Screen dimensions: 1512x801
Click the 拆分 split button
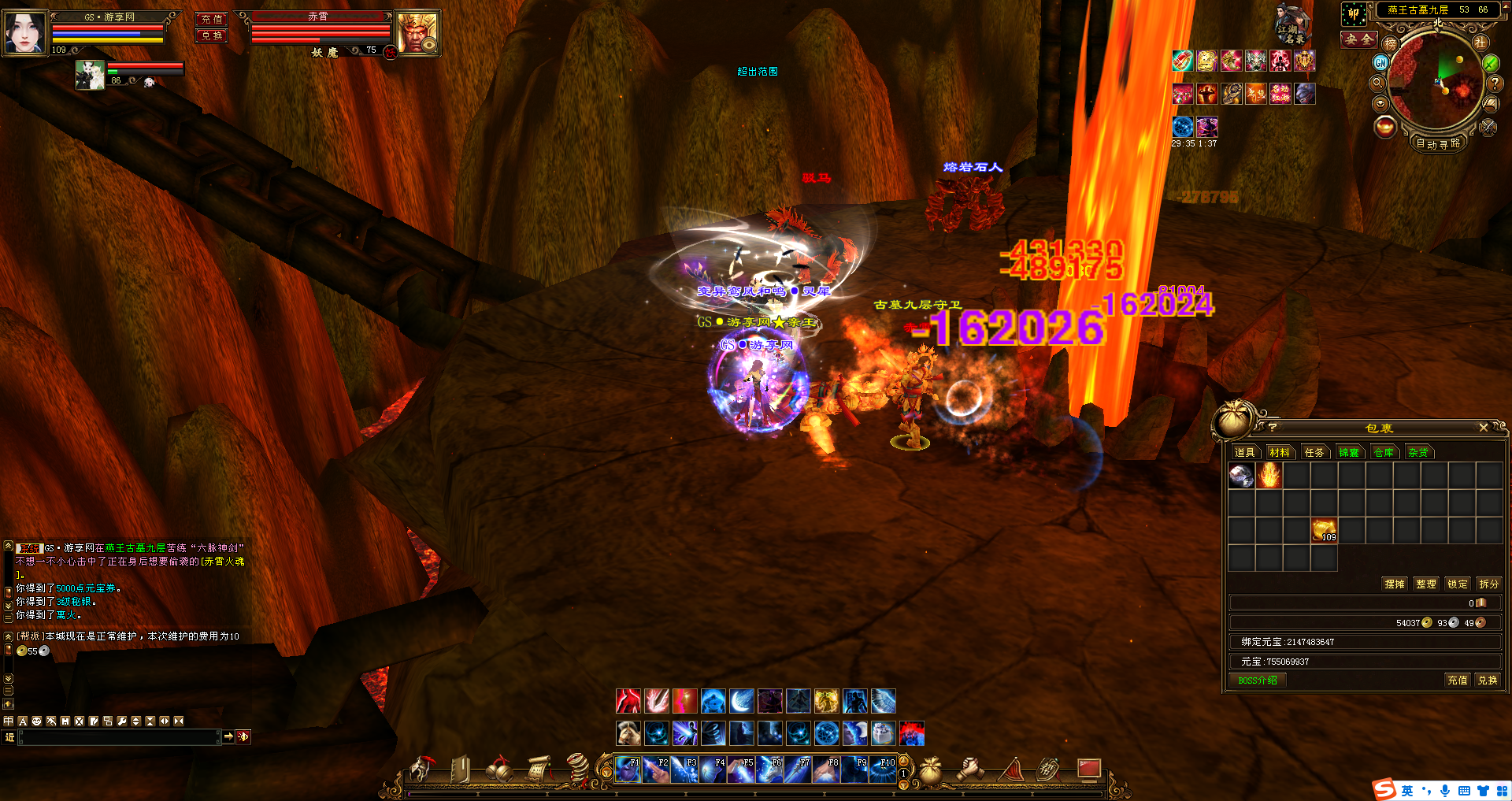coord(1488,584)
